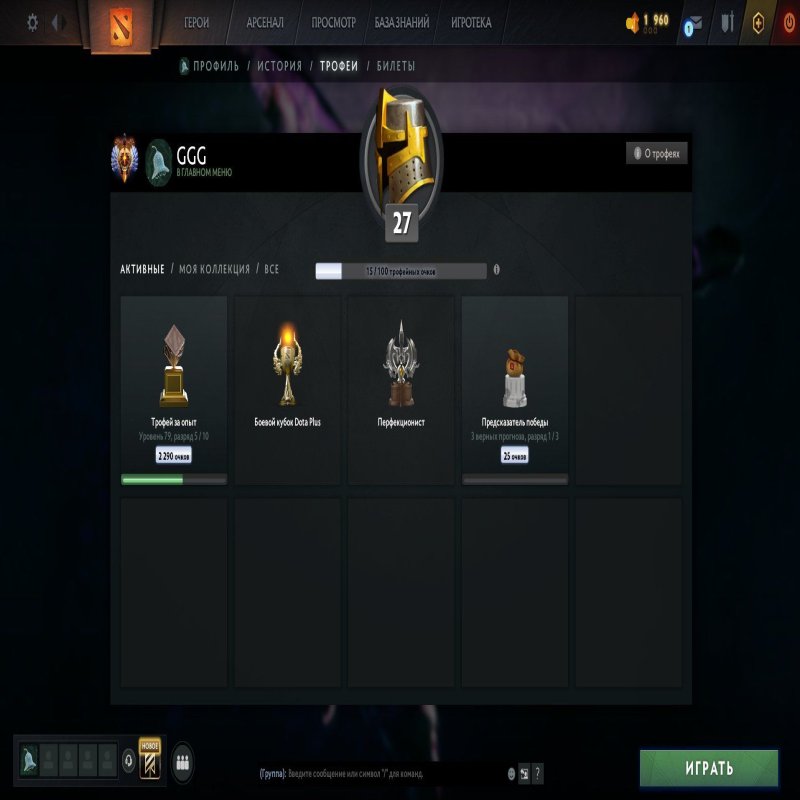Show the Моя коллекция trophy filter
Screen dimensions: 800x800
click(x=214, y=270)
